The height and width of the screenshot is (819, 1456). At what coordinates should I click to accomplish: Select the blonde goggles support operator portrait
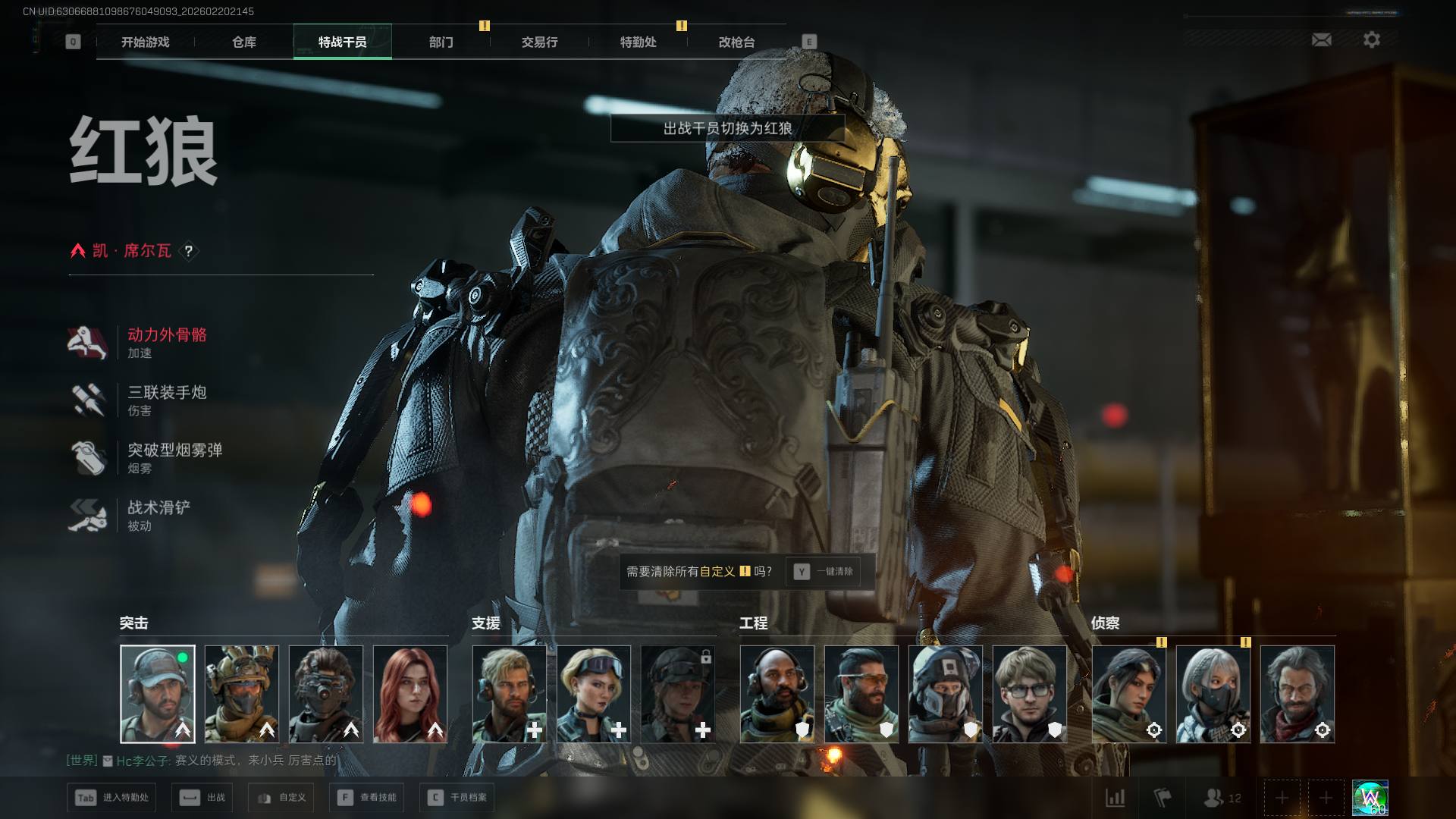[x=594, y=694]
